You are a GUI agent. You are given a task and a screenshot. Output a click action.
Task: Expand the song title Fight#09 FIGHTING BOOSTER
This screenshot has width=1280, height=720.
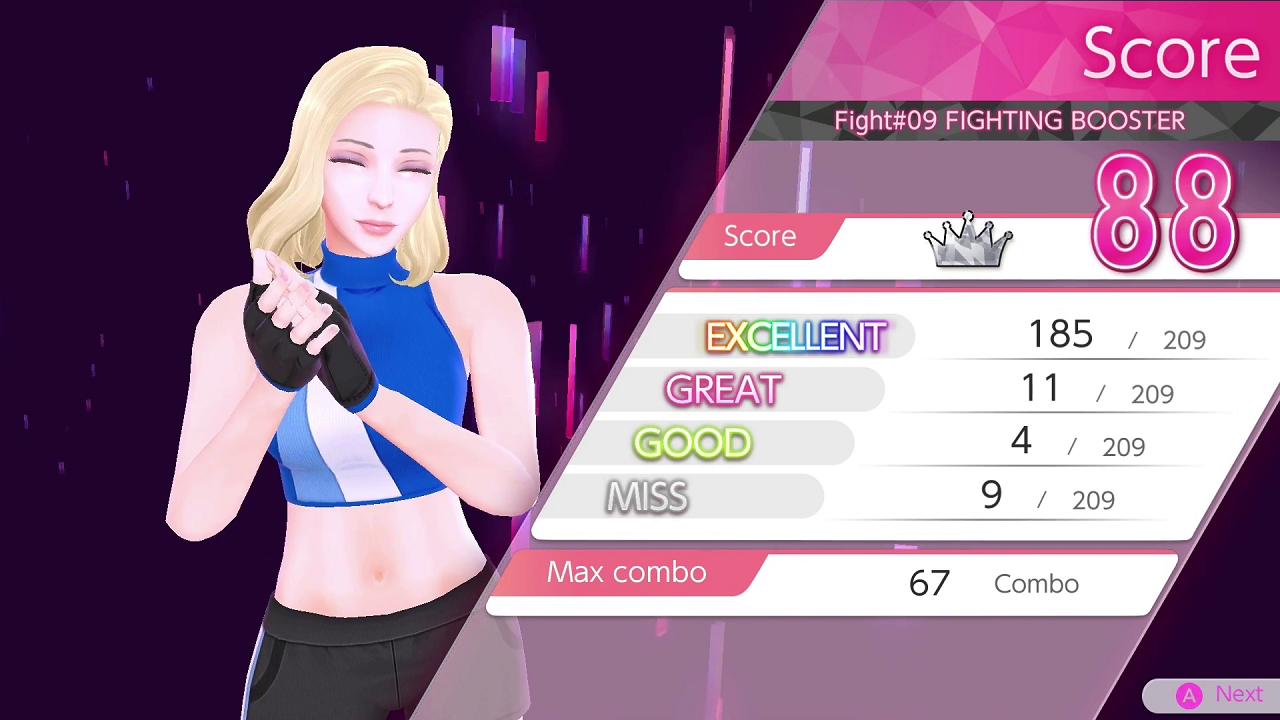click(1009, 120)
